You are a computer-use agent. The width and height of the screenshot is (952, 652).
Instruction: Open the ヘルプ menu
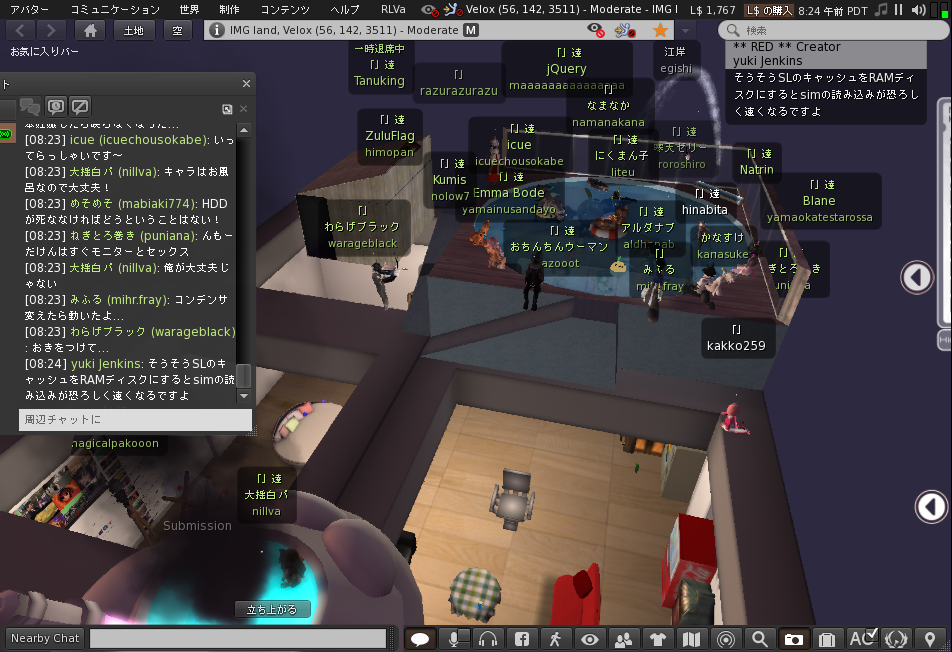coord(345,9)
